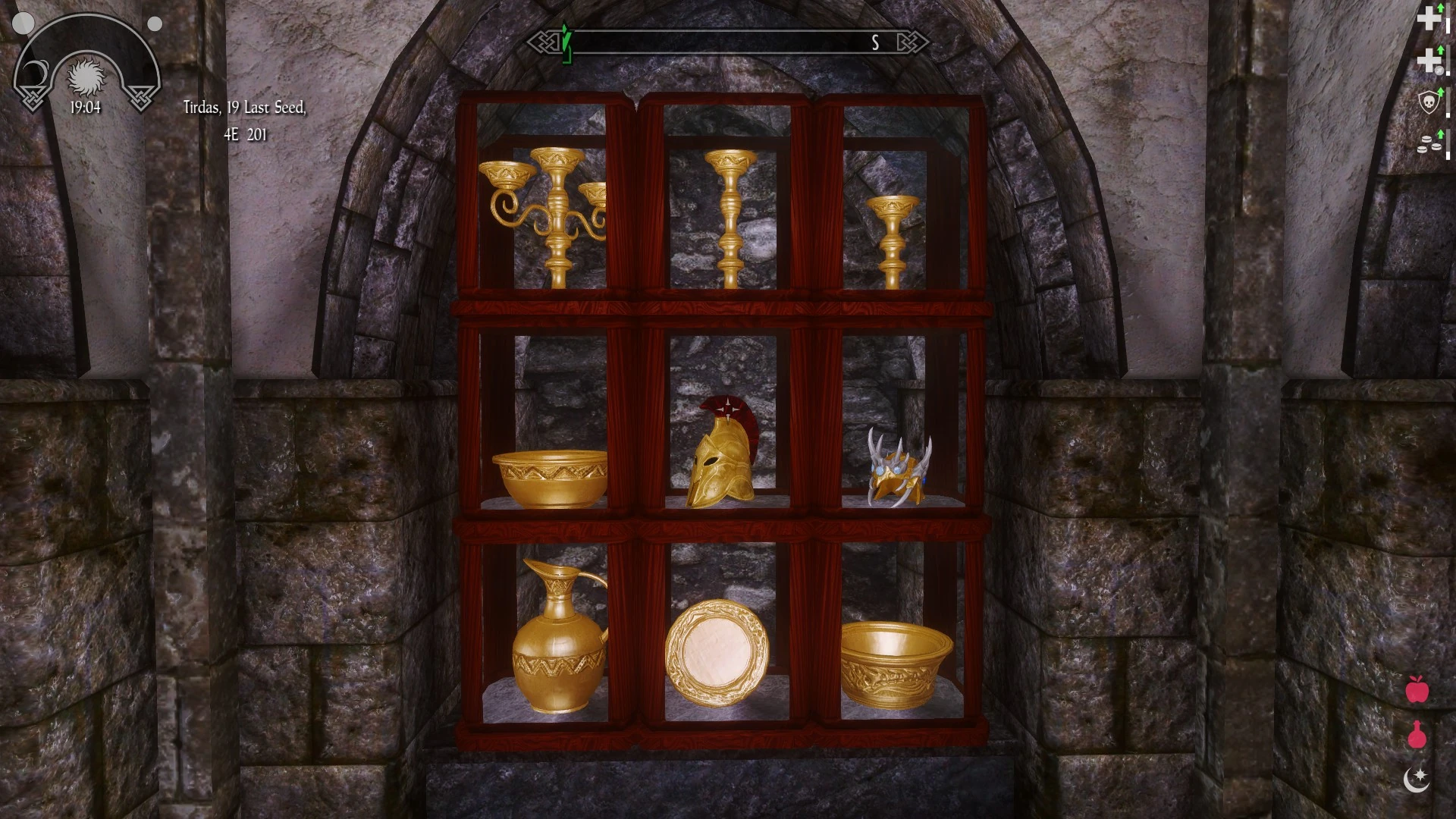Image resolution: width=1456 pixels, height=819 pixels.
Task: Select the S marker on the compass bar
Action: point(876,43)
